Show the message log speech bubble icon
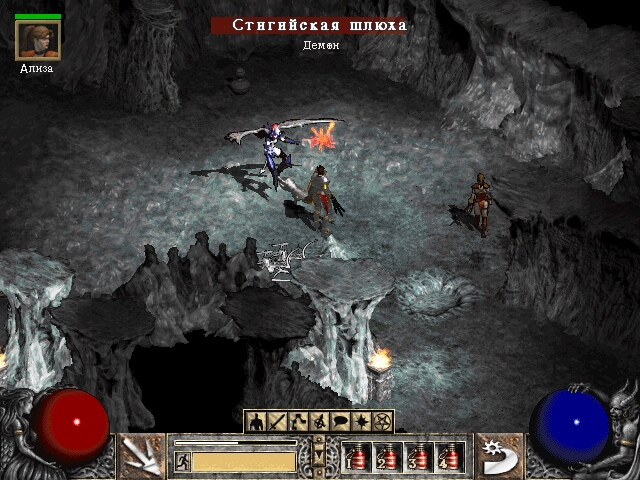This screenshot has width=640, height=480. (340, 422)
